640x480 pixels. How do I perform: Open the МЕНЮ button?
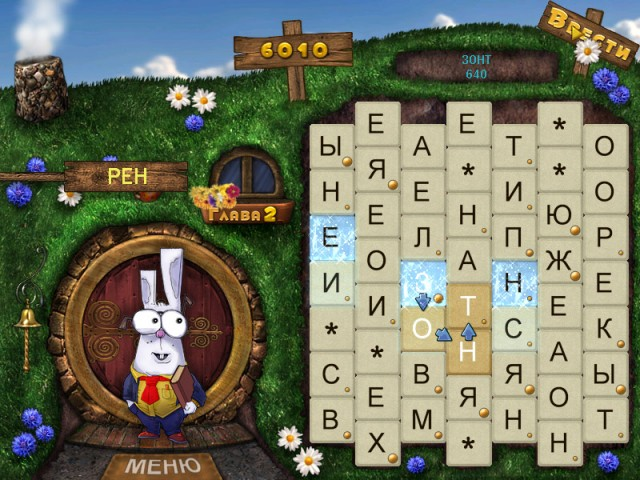point(162,466)
